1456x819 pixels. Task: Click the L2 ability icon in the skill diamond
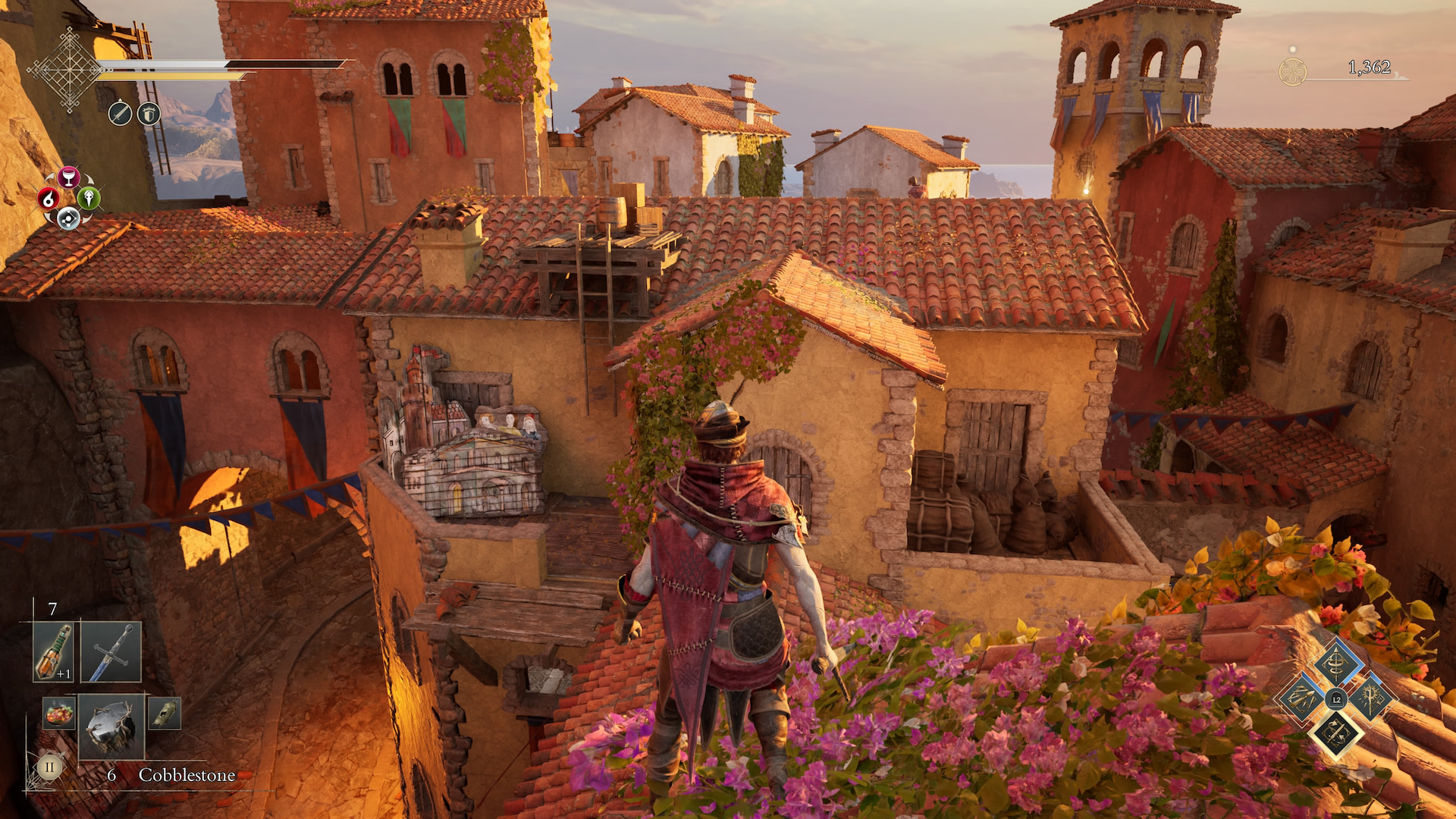[x=1335, y=699]
